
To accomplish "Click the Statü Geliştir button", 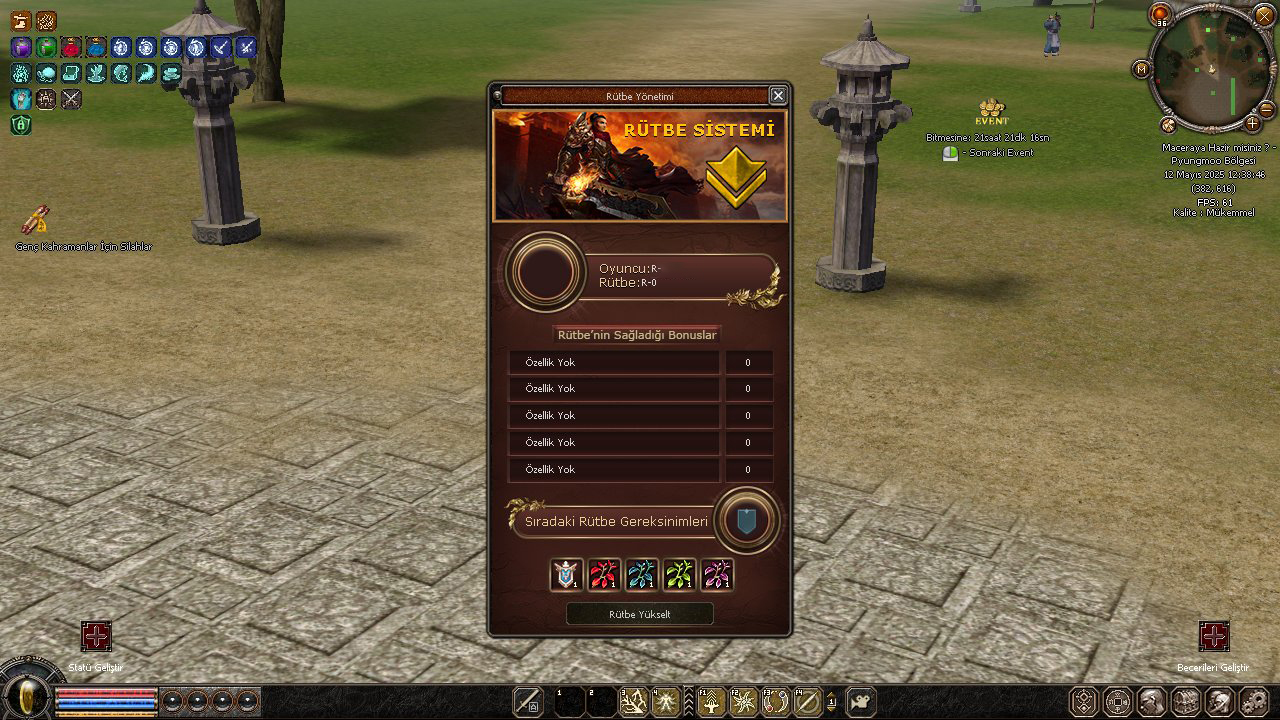I will (96, 636).
